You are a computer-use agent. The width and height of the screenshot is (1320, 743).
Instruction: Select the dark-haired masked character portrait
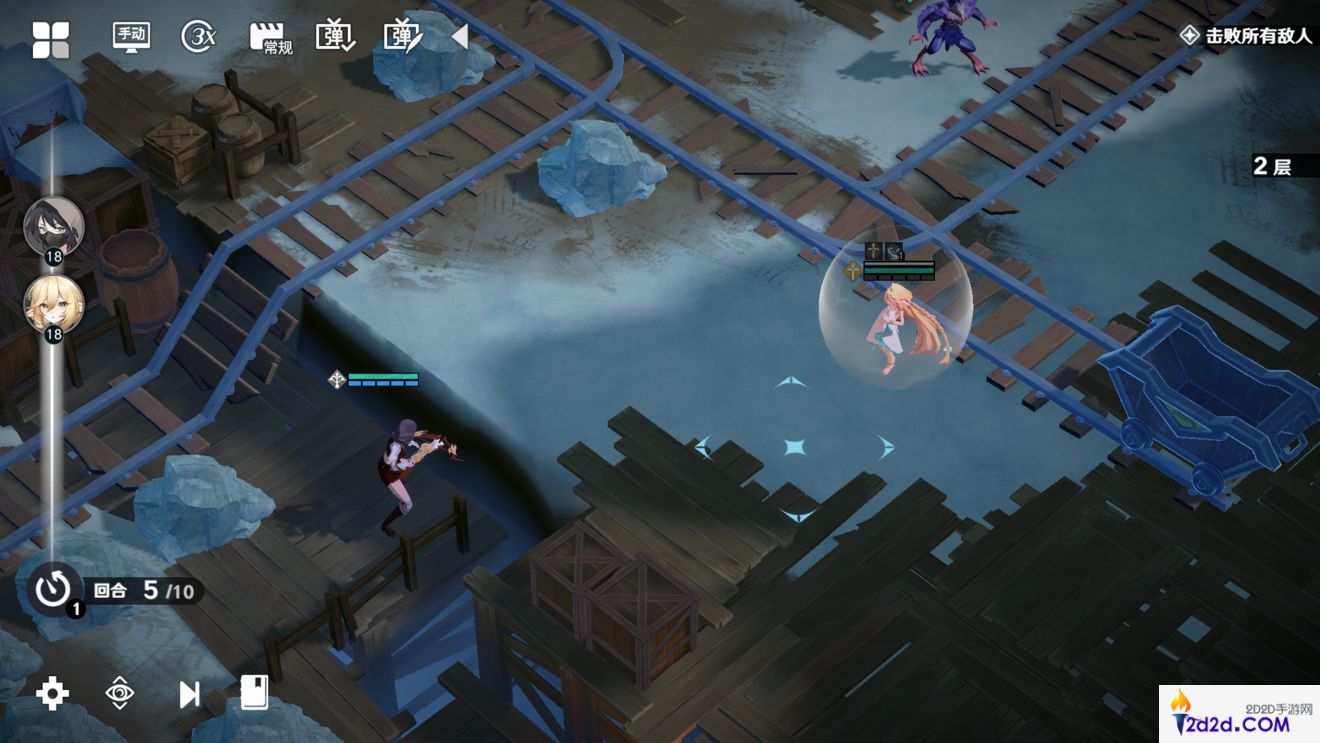(53, 226)
